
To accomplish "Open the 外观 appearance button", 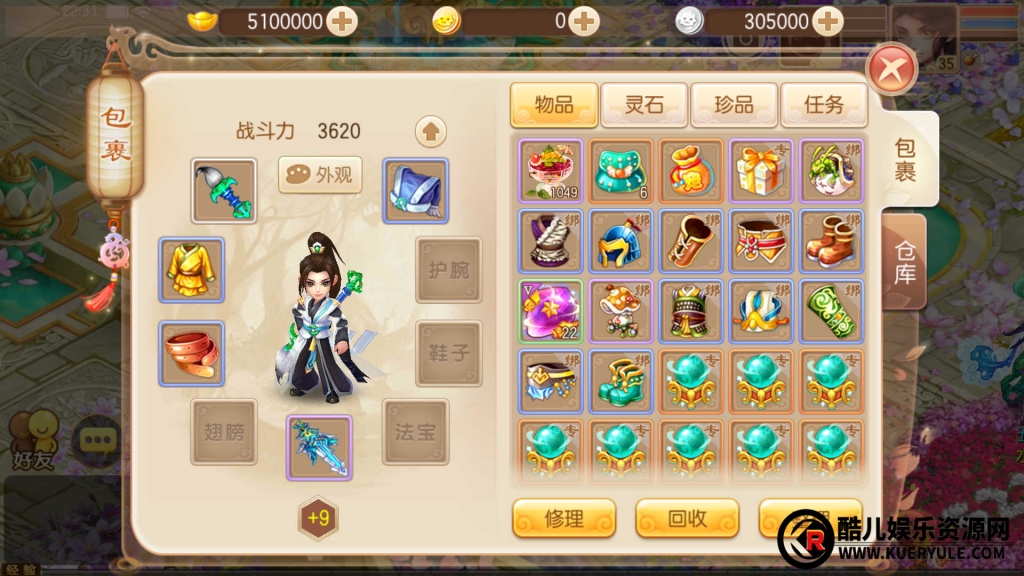I will point(320,175).
